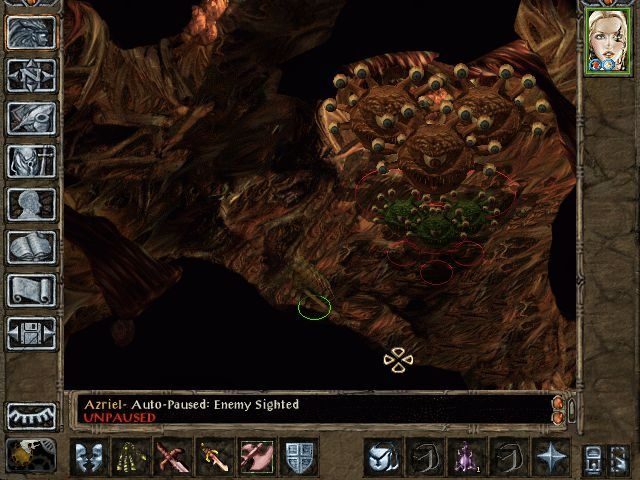
Task: Click the closed-eye rest button
Action: [x=31, y=415]
